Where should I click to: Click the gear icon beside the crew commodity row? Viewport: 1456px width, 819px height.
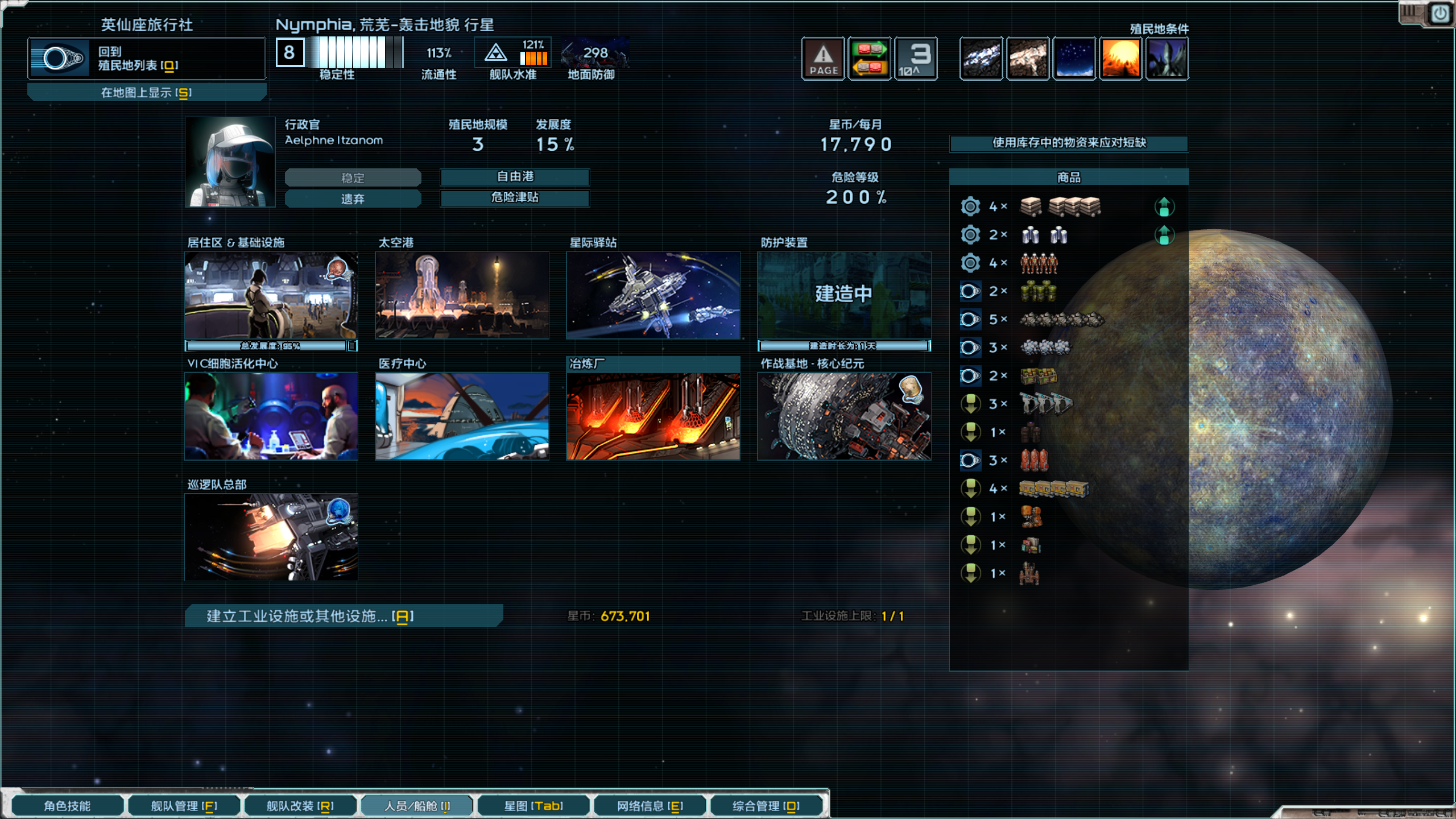970,262
